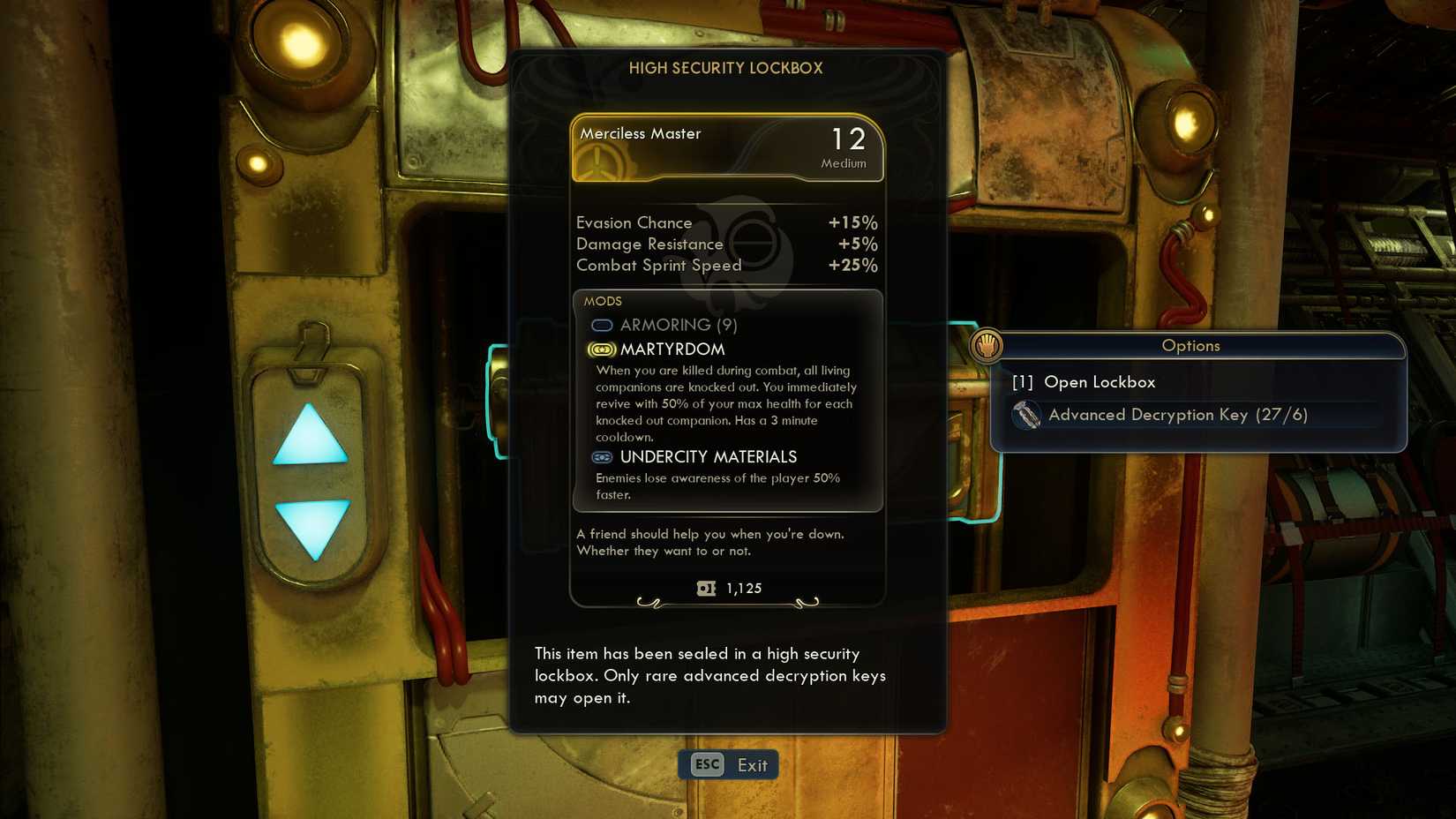Click the Advanced Decryption Key icon
Viewport: 1456px width, 819px height.
(1026, 415)
